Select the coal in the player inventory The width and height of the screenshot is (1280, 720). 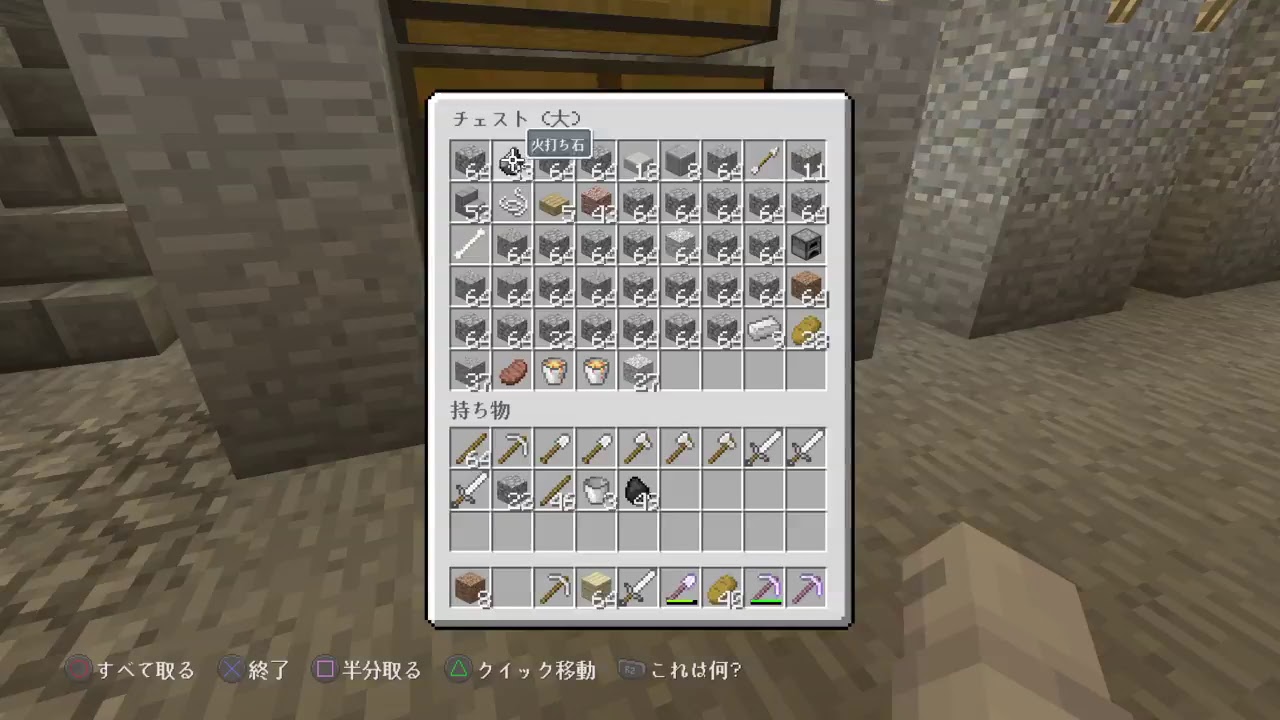(639, 490)
